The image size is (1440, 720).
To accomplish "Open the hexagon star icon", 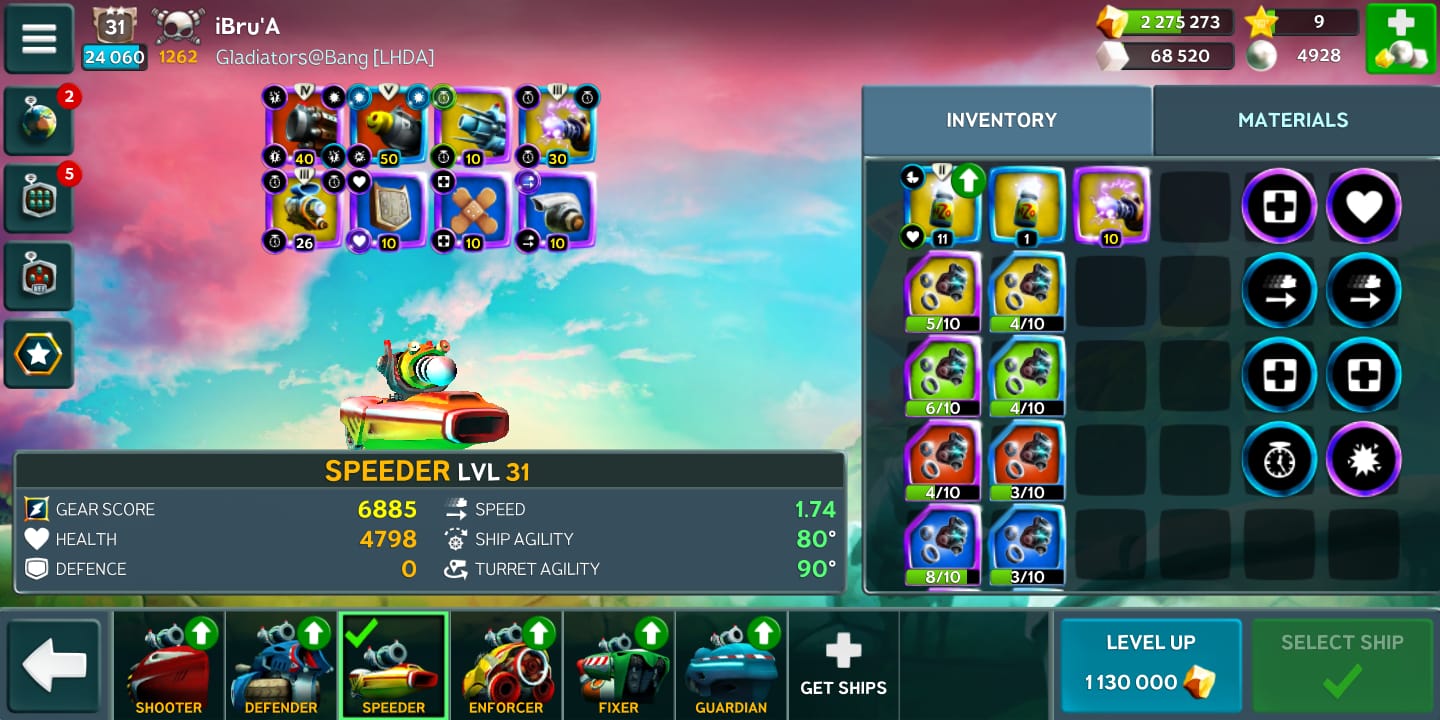I will (x=39, y=354).
